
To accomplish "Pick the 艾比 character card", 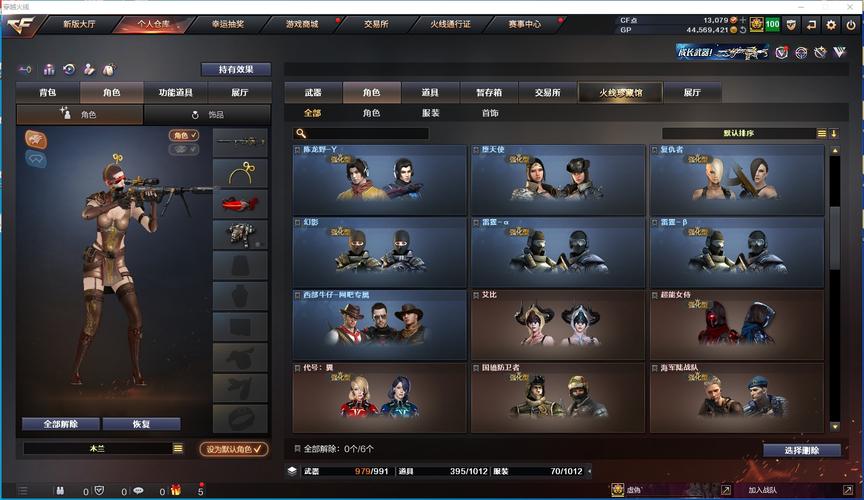I will pos(558,324).
